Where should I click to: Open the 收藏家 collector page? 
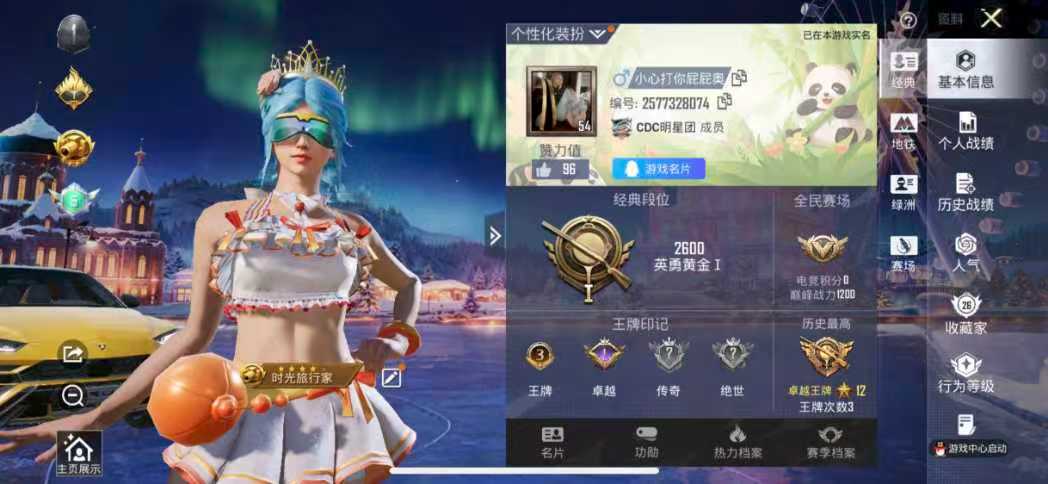[965, 314]
